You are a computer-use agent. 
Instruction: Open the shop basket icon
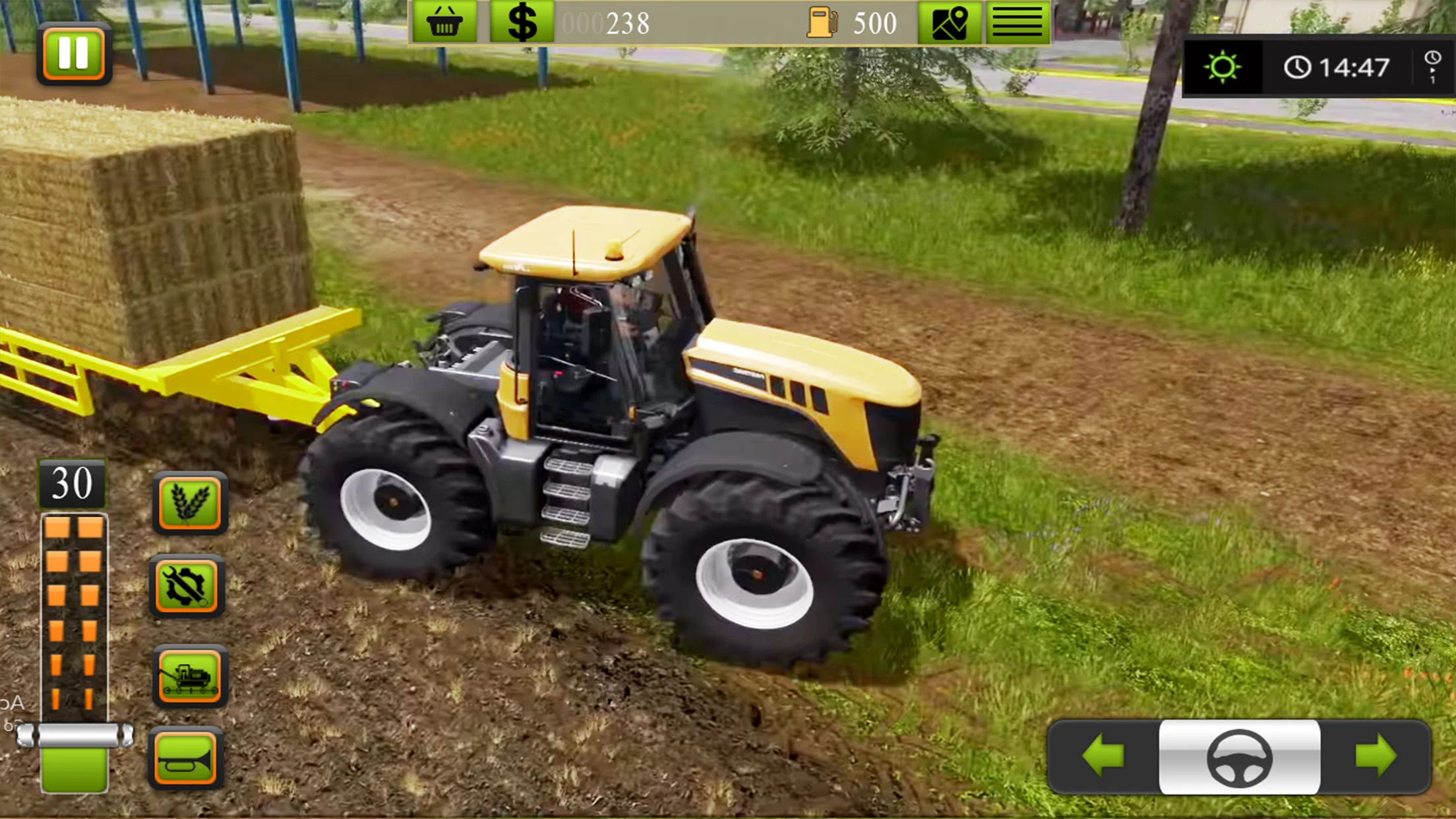444,22
